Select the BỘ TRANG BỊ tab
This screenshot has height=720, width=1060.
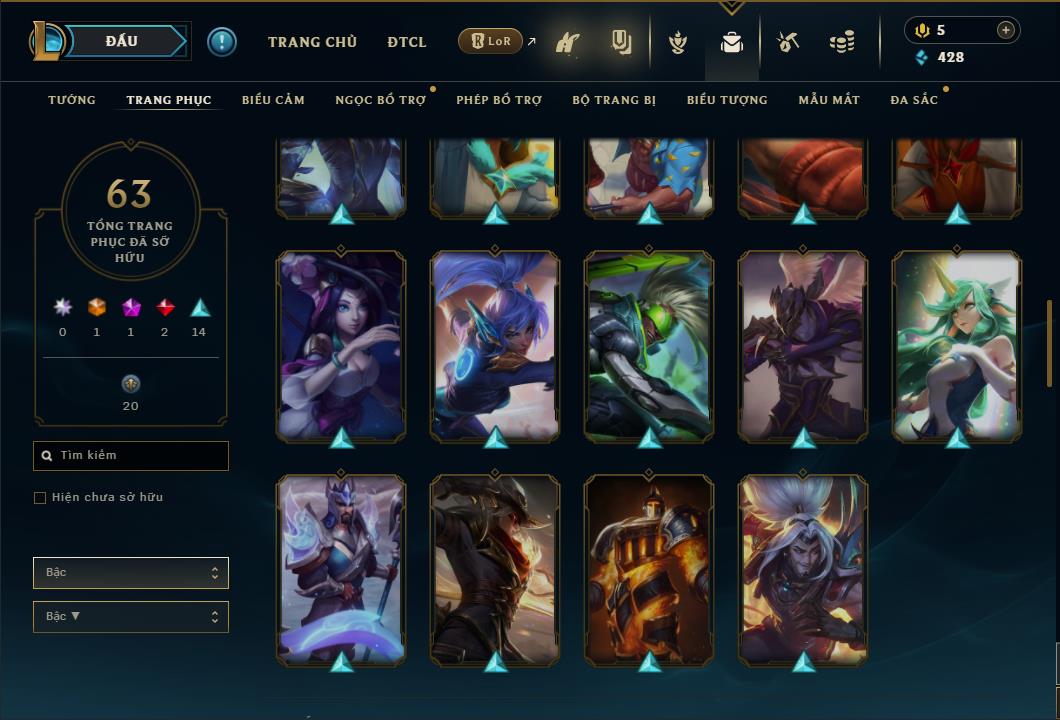(x=614, y=100)
